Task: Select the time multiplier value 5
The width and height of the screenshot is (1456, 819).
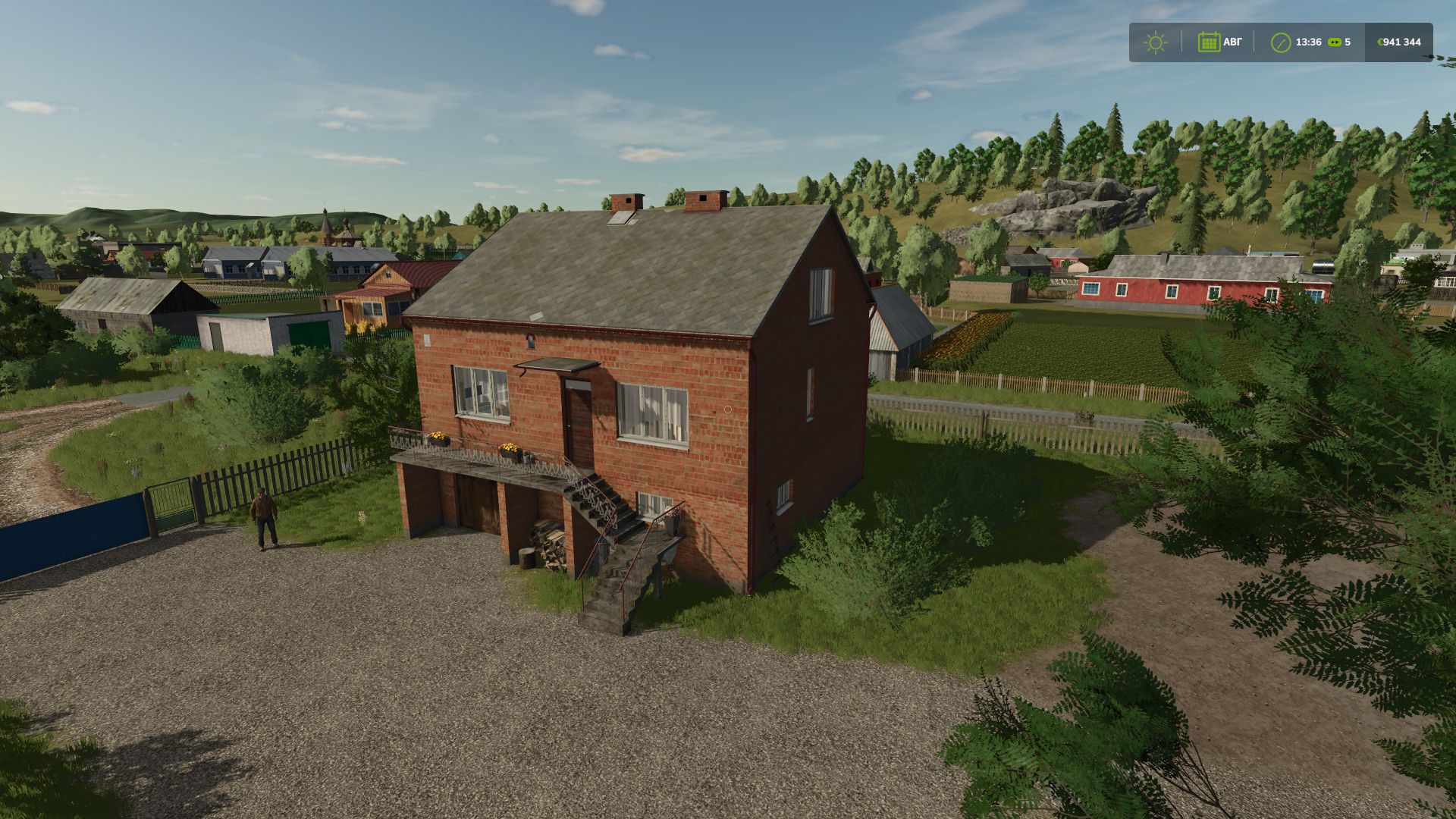Action: pos(1348,42)
